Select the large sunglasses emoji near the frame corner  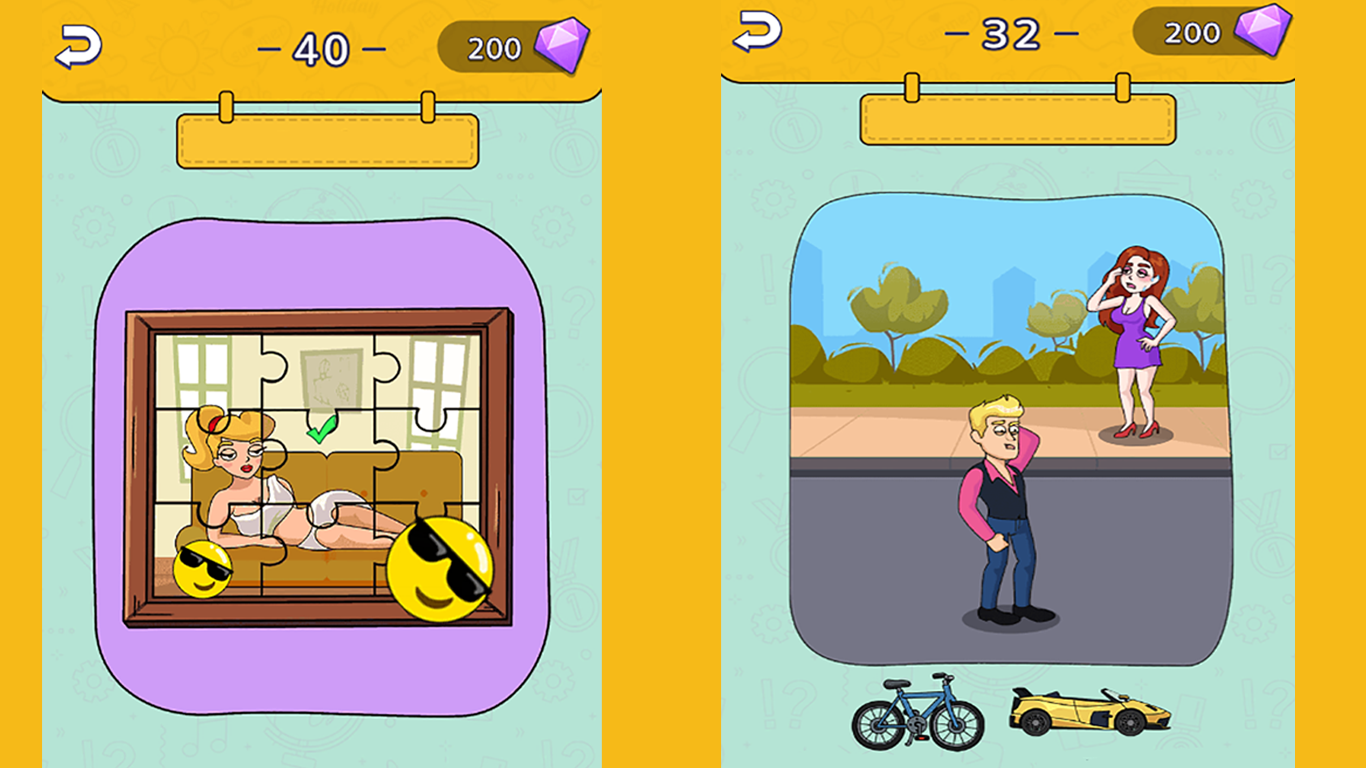coord(441,569)
